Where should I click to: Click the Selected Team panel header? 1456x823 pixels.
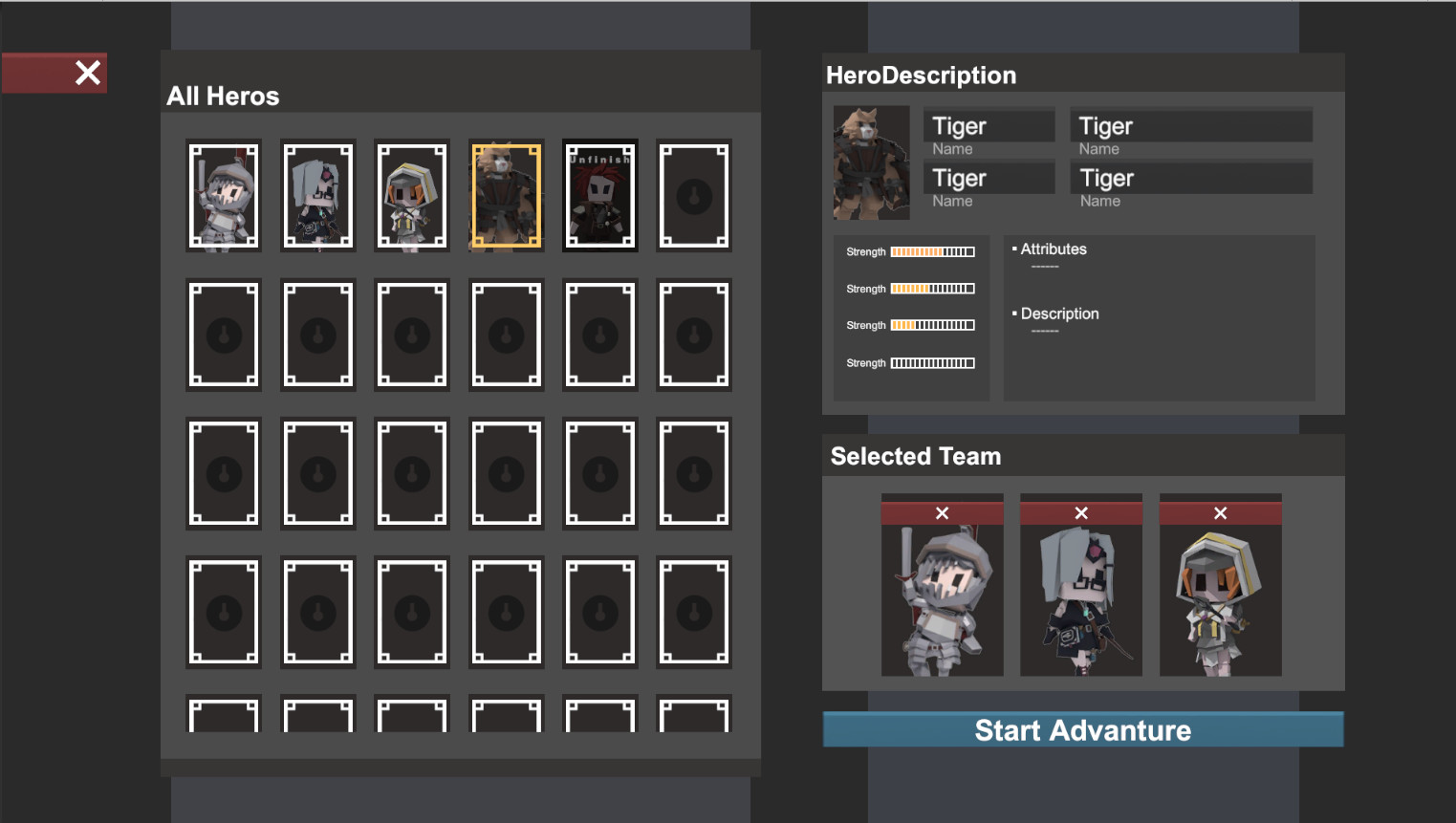click(915, 456)
